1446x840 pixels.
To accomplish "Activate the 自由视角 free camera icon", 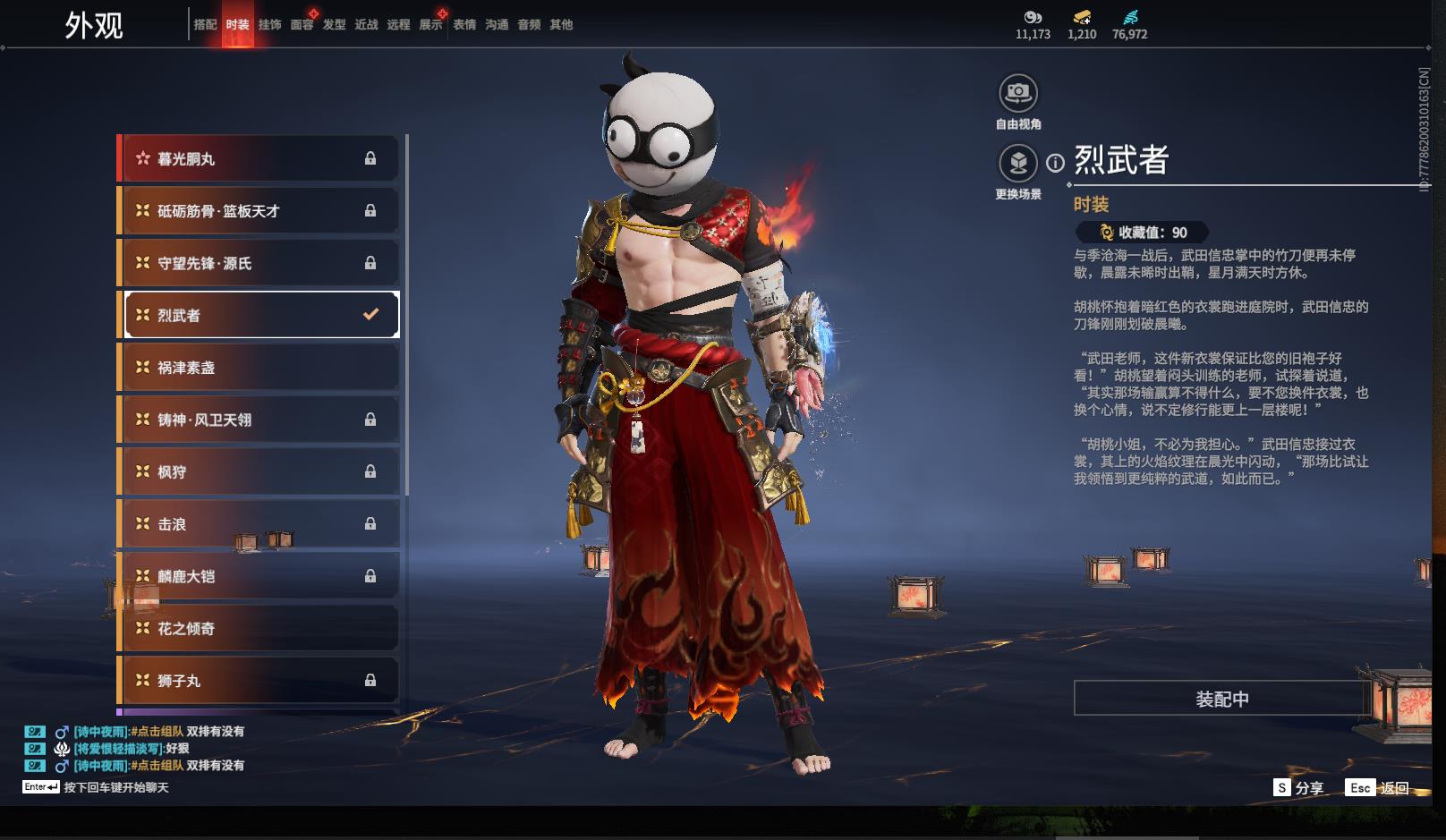I will pyautogui.click(x=1017, y=92).
